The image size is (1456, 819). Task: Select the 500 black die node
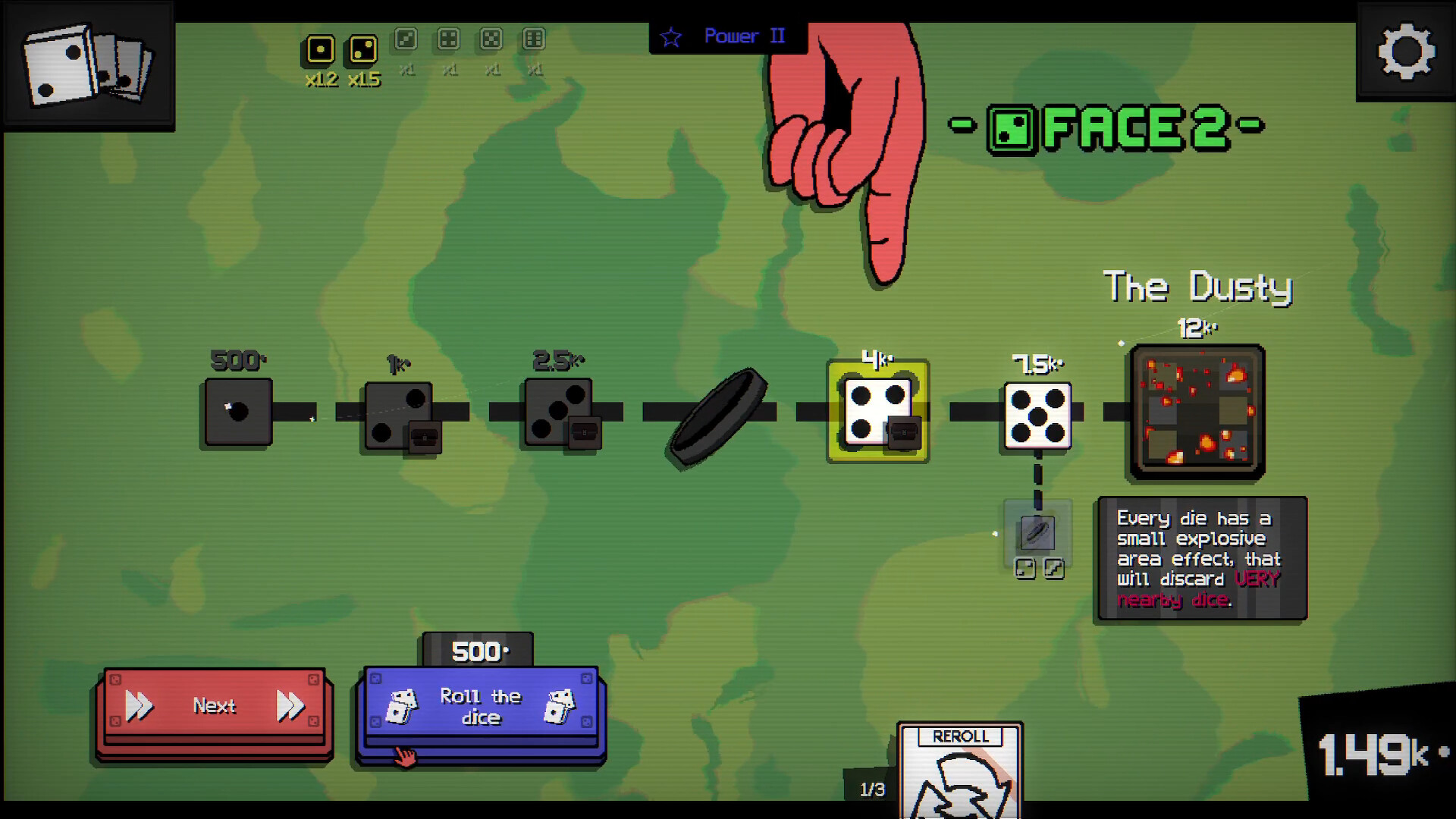pos(236,413)
